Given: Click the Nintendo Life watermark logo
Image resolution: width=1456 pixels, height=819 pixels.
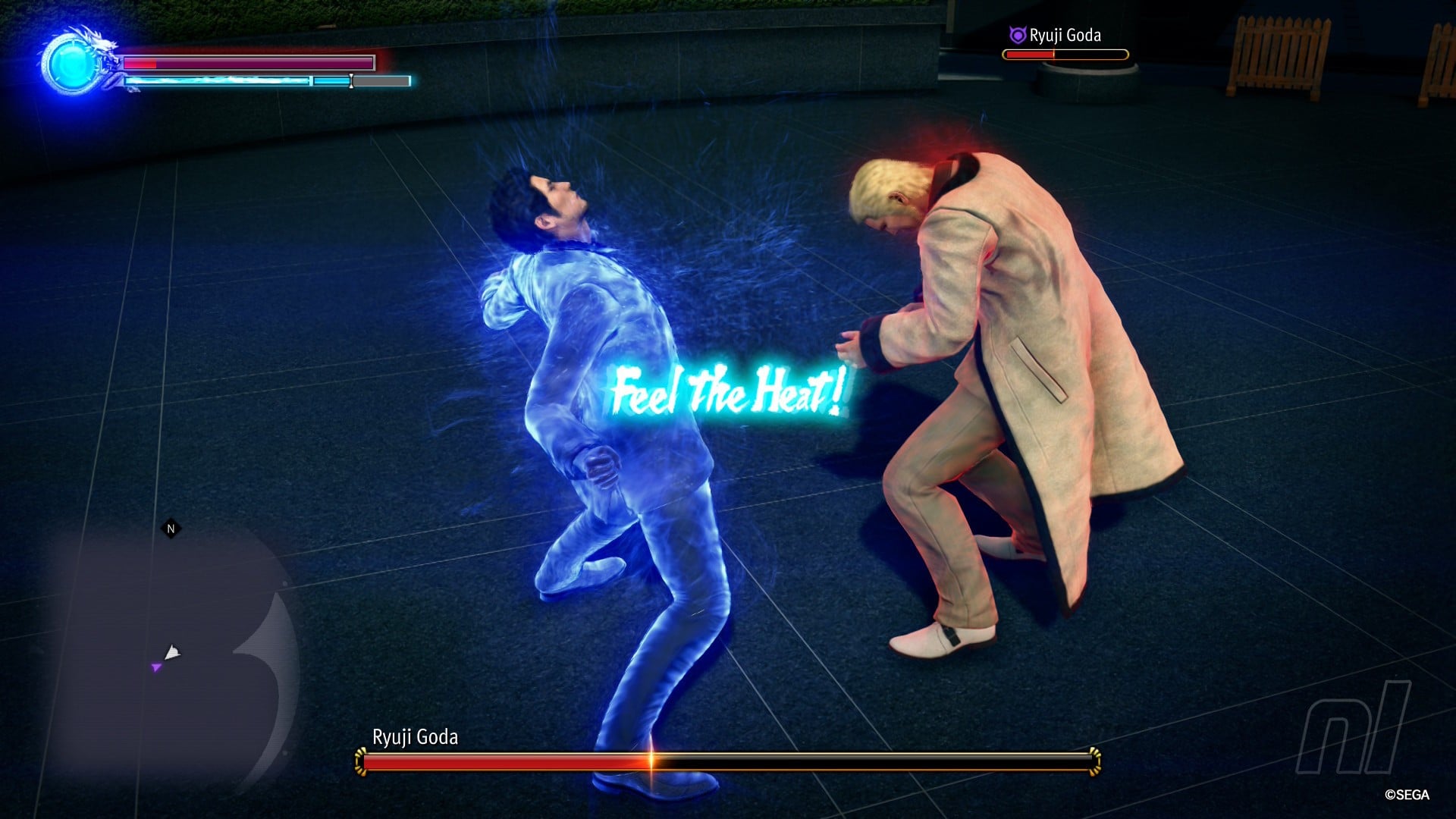Looking at the screenshot, I should click(1353, 726).
